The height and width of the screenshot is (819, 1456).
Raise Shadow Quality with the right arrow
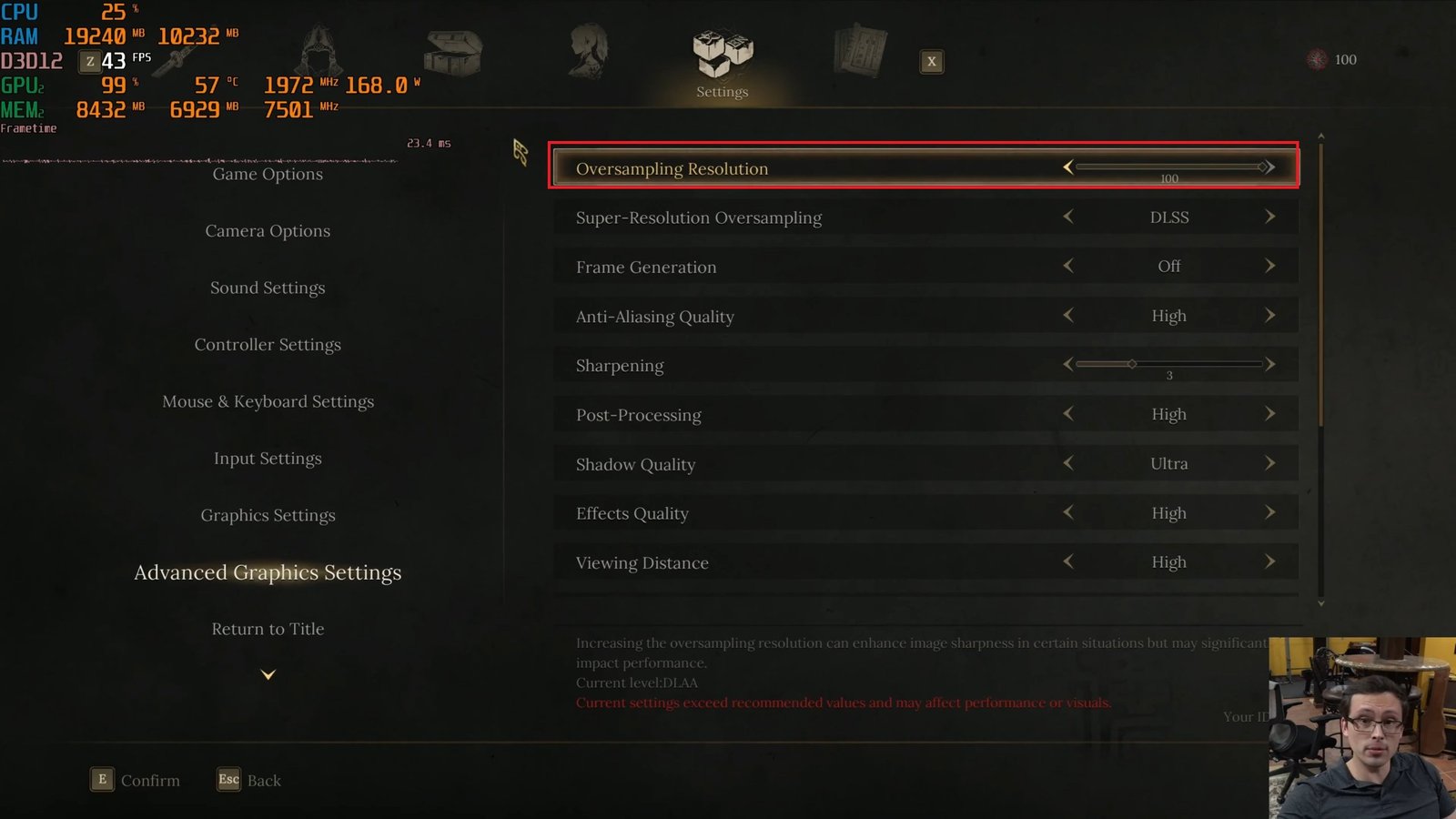tap(1270, 464)
